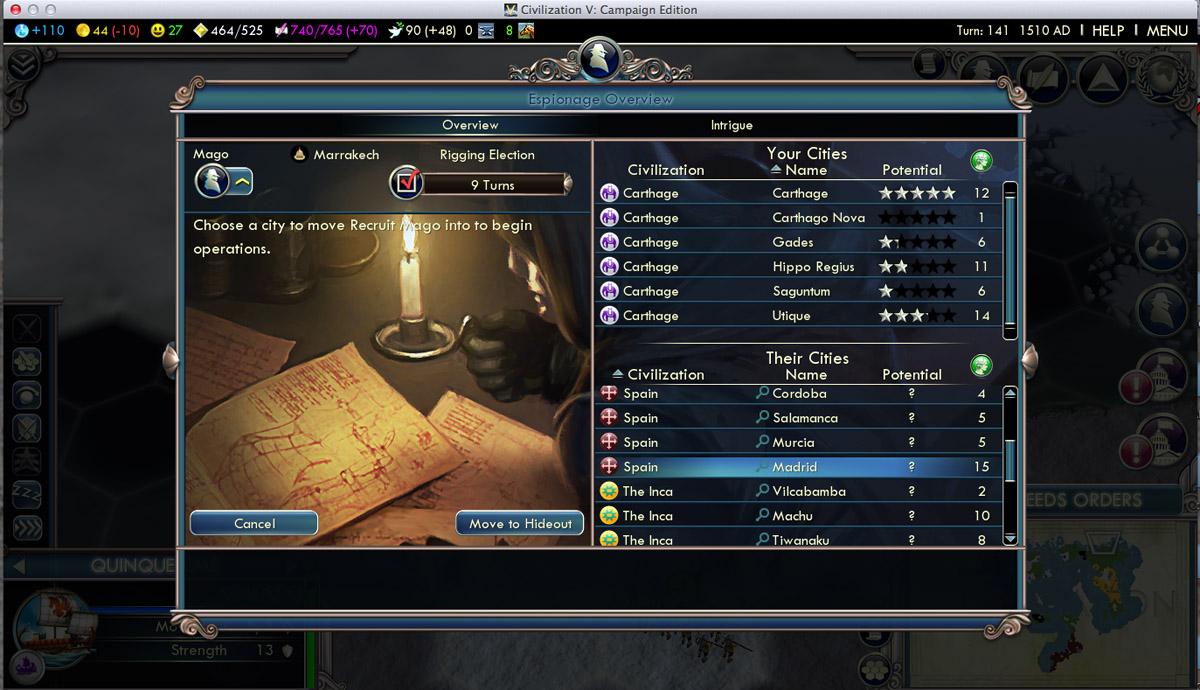Open the Overview tab
This screenshot has height=690, width=1200.
click(470, 125)
